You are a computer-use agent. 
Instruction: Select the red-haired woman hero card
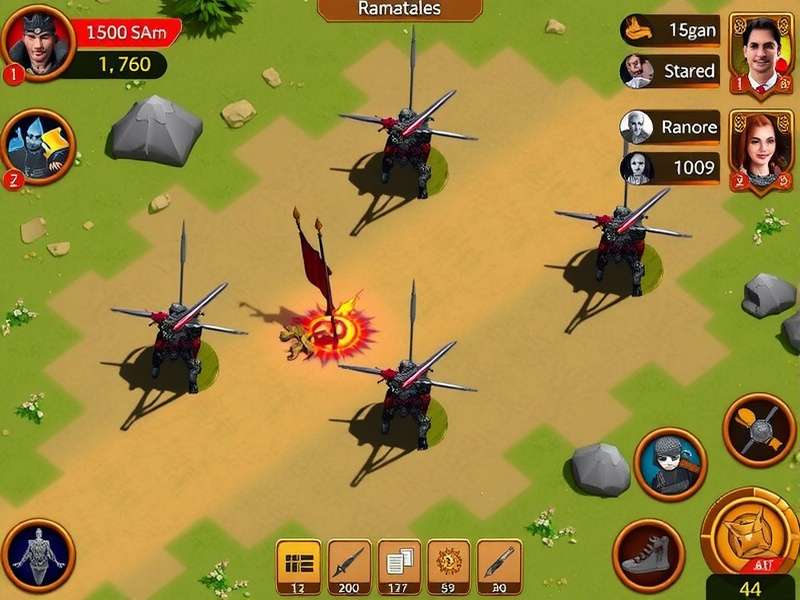[760, 149]
